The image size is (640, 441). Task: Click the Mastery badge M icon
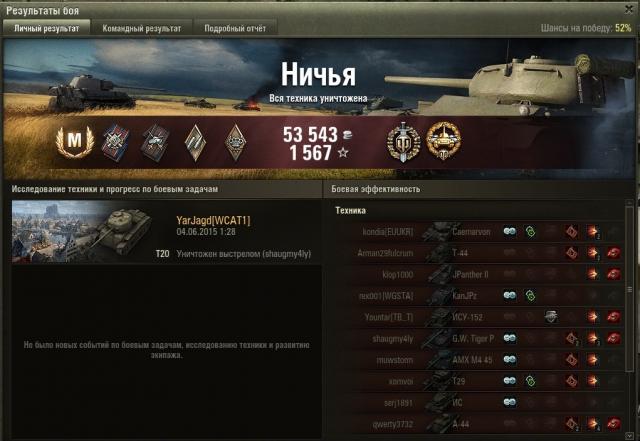pos(71,142)
